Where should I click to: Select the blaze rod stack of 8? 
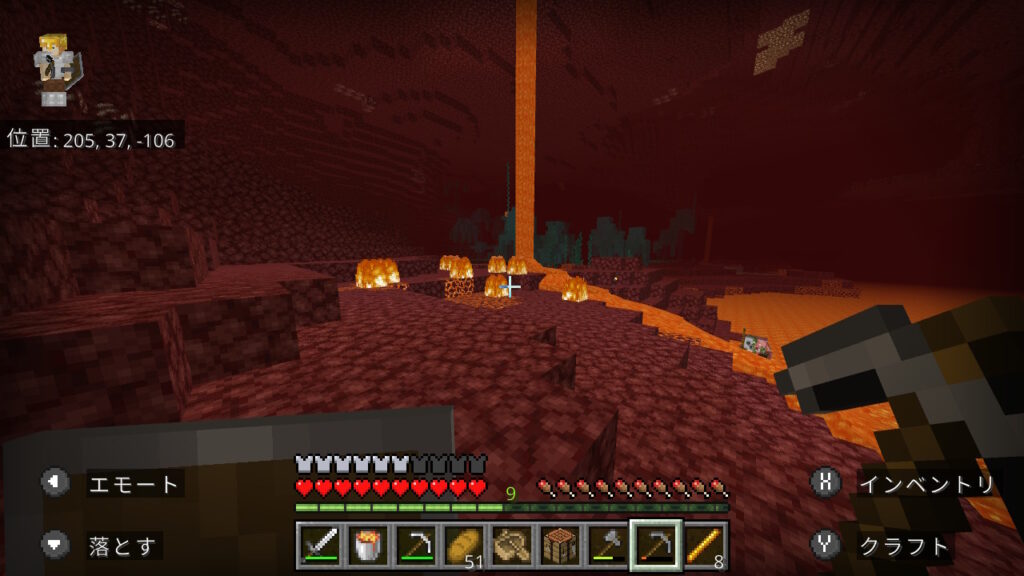(x=704, y=546)
